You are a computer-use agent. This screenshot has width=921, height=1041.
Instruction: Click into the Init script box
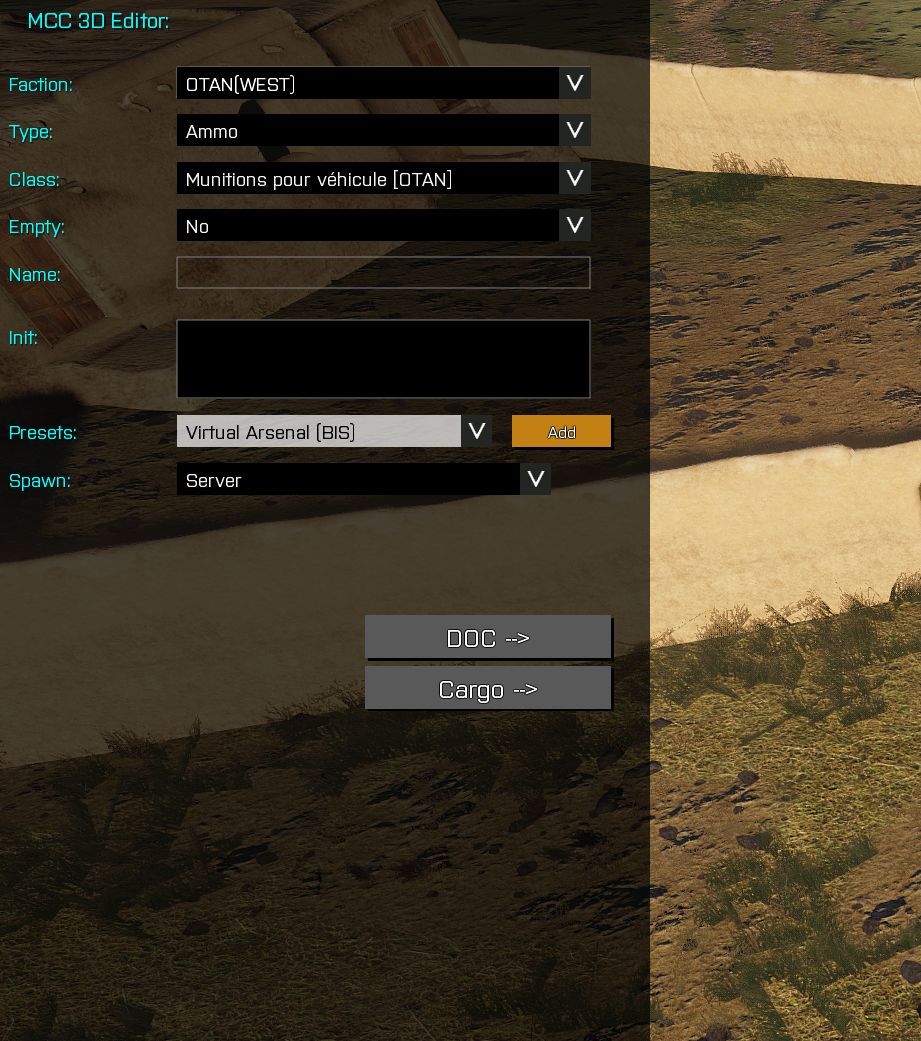click(x=383, y=359)
